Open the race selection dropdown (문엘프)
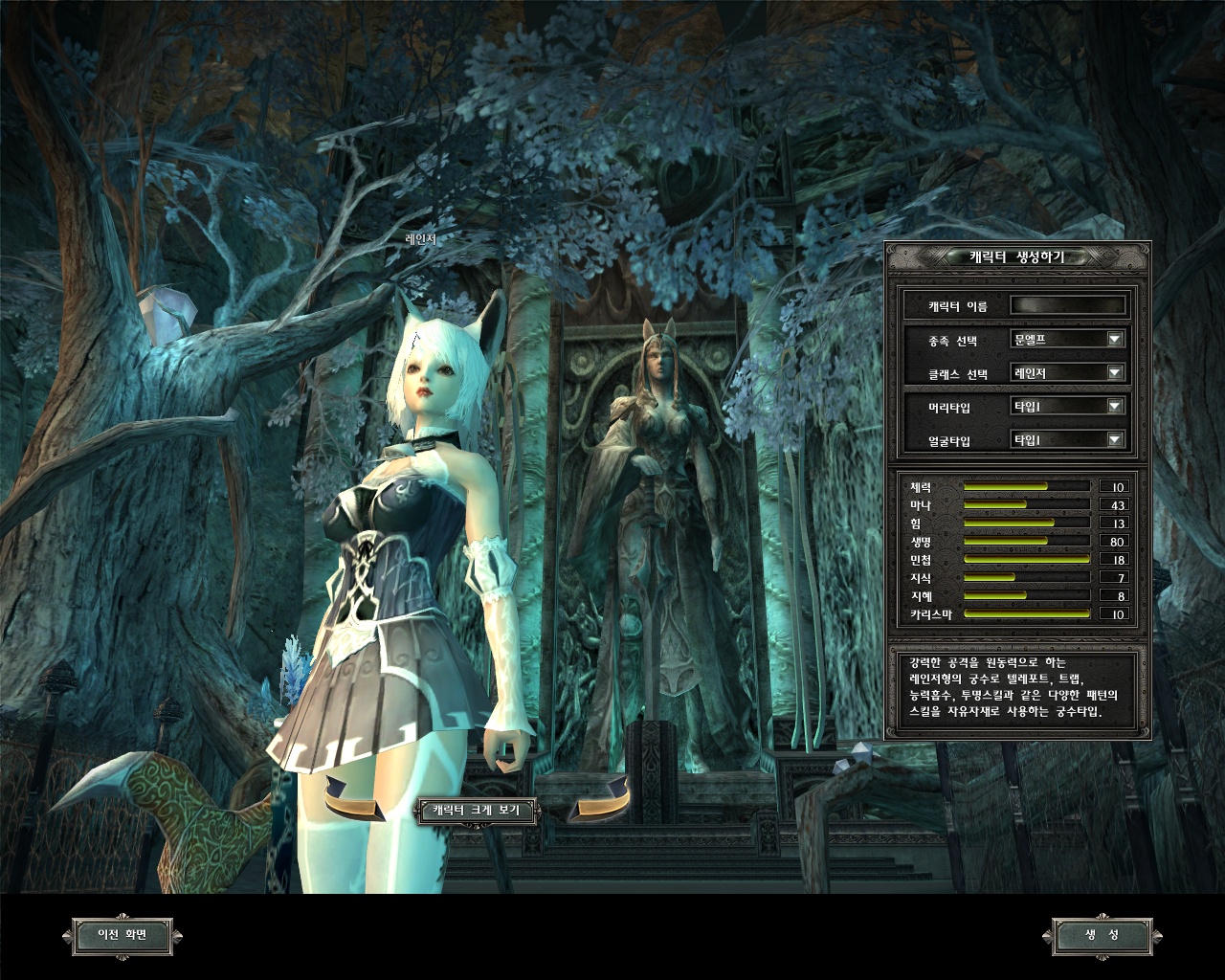Image resolution: width=1225 pixels, height=980 pixels. coord(1114,339)
